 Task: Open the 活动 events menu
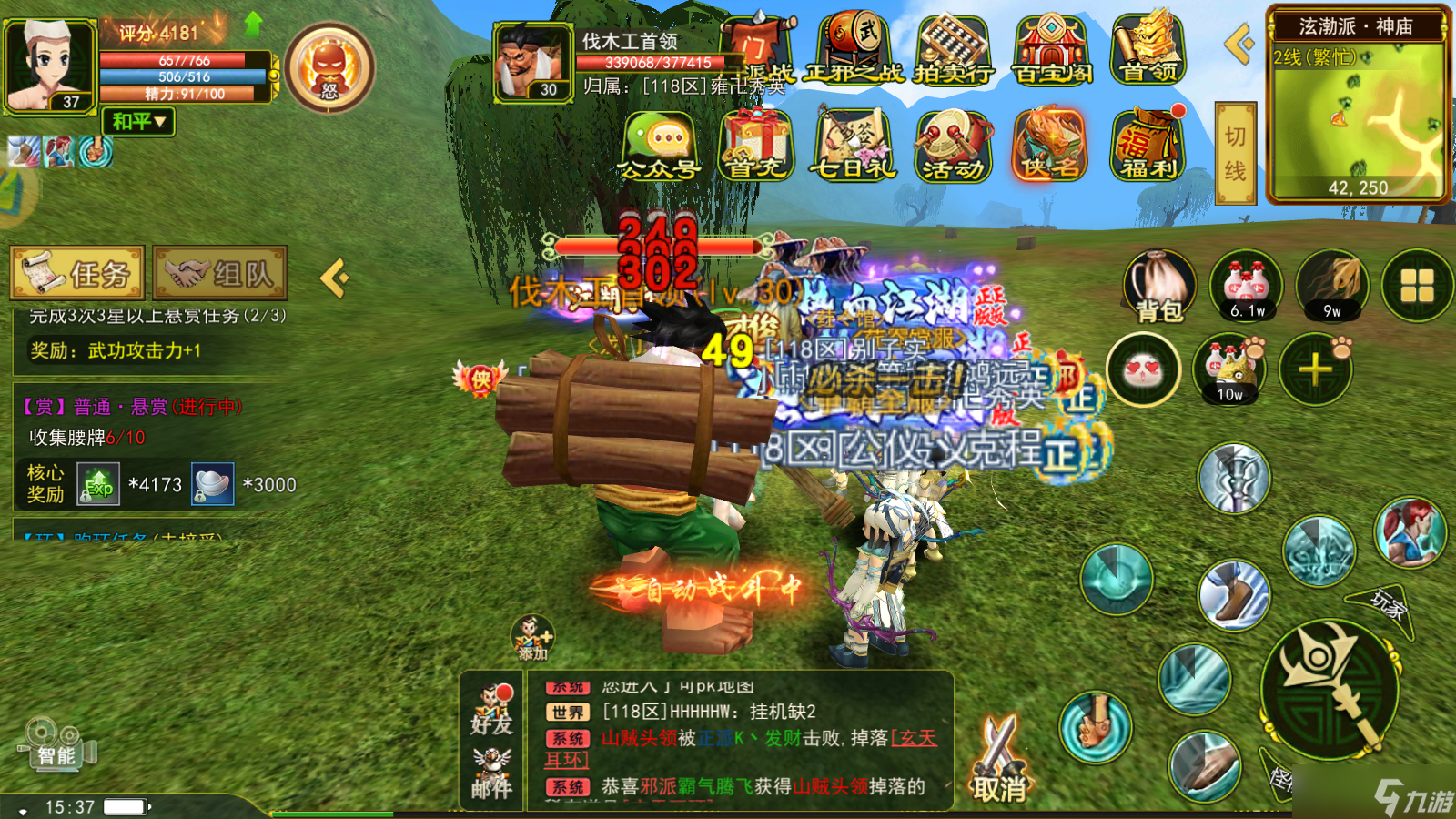(953, 146)
